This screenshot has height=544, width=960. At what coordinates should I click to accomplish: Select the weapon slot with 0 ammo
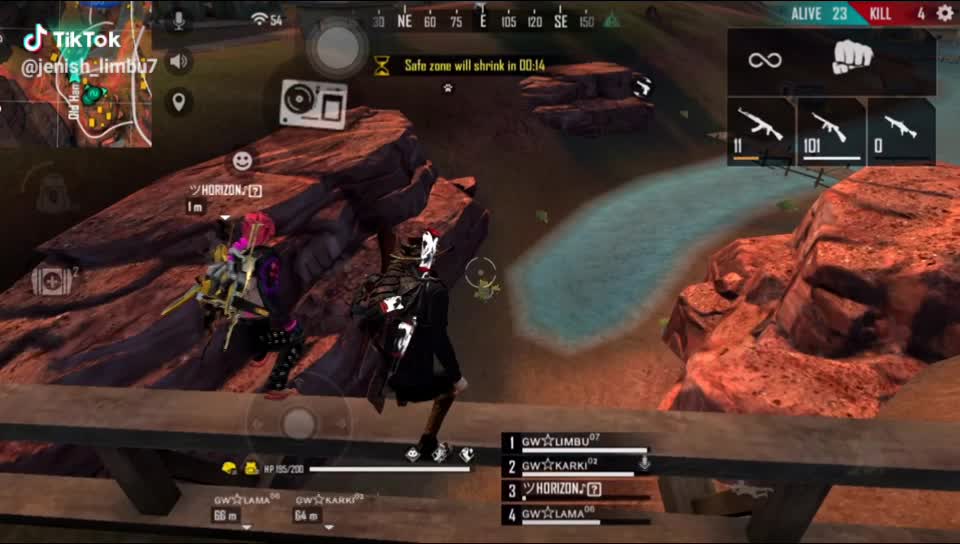click(900, 130)
